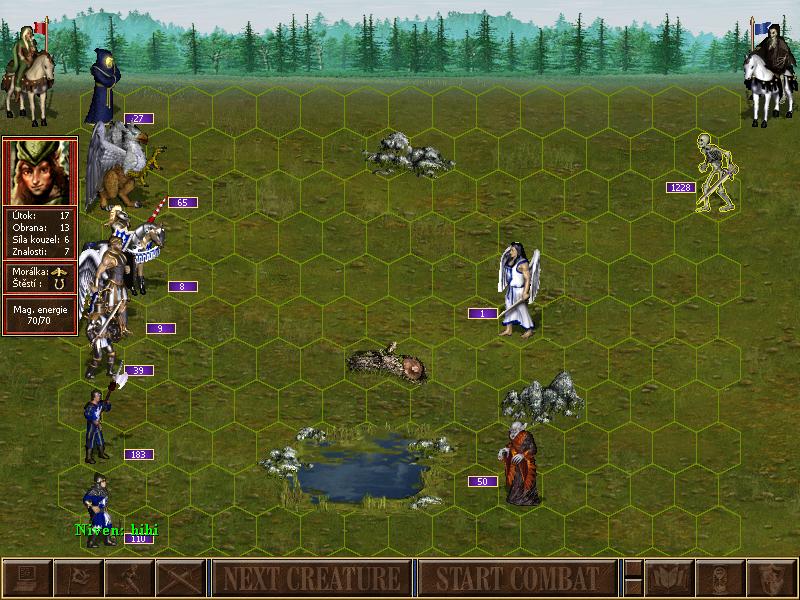Select the shield defend button
The image size is (800, 600).
pyautogui.click(x=771, y=578)
